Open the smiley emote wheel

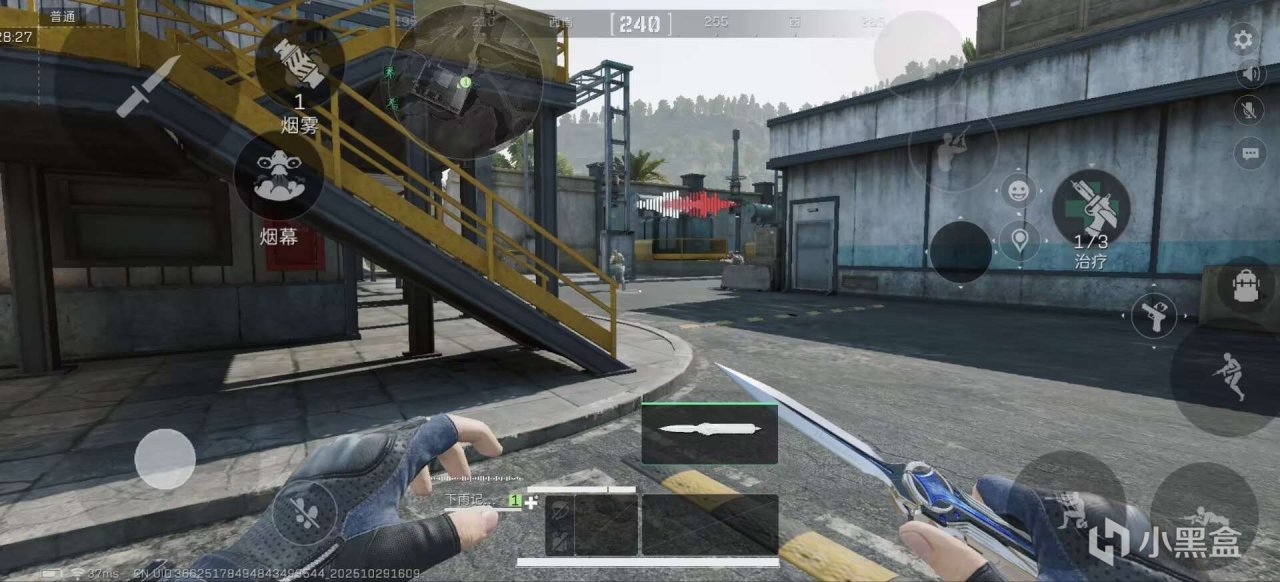[1018, 190]
